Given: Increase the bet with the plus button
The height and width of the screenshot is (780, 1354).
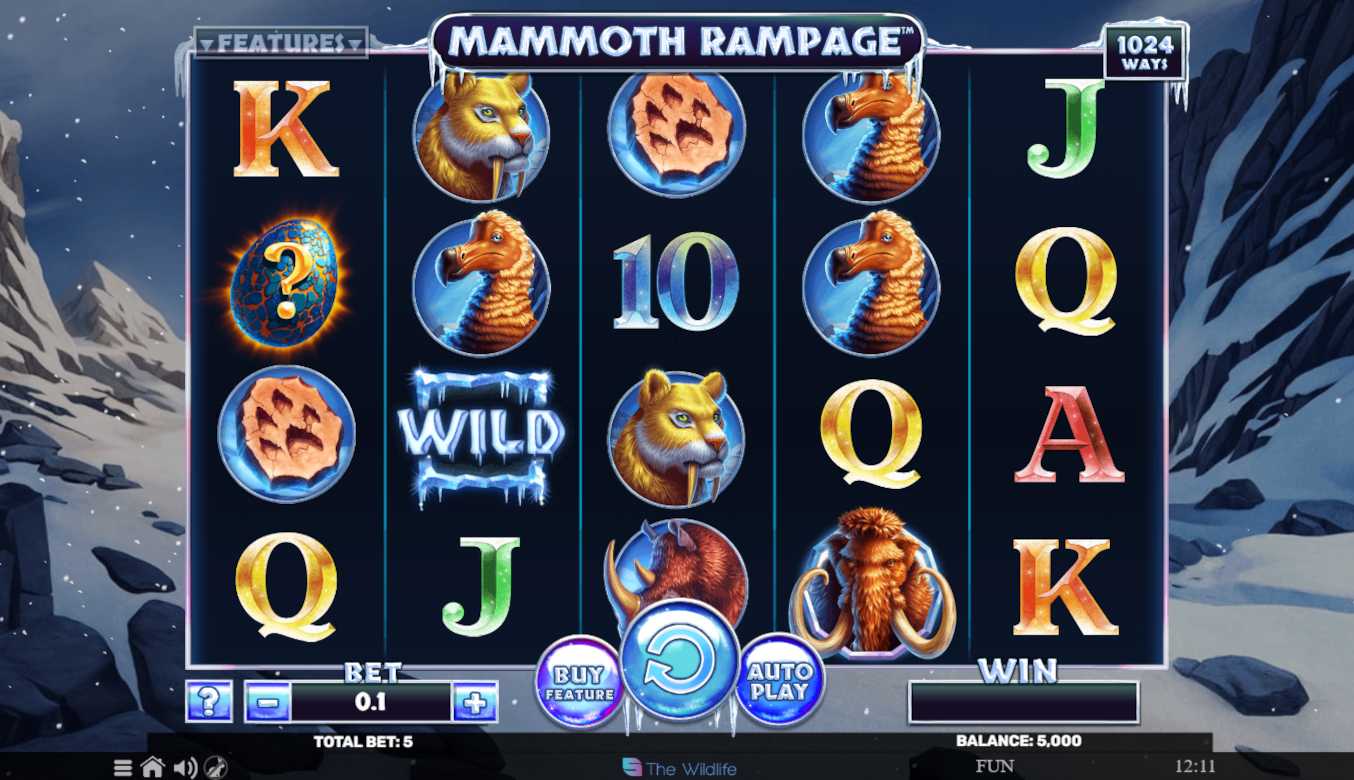Looking at the screenshot, I should pyautogui.click(x=475, y=702).
